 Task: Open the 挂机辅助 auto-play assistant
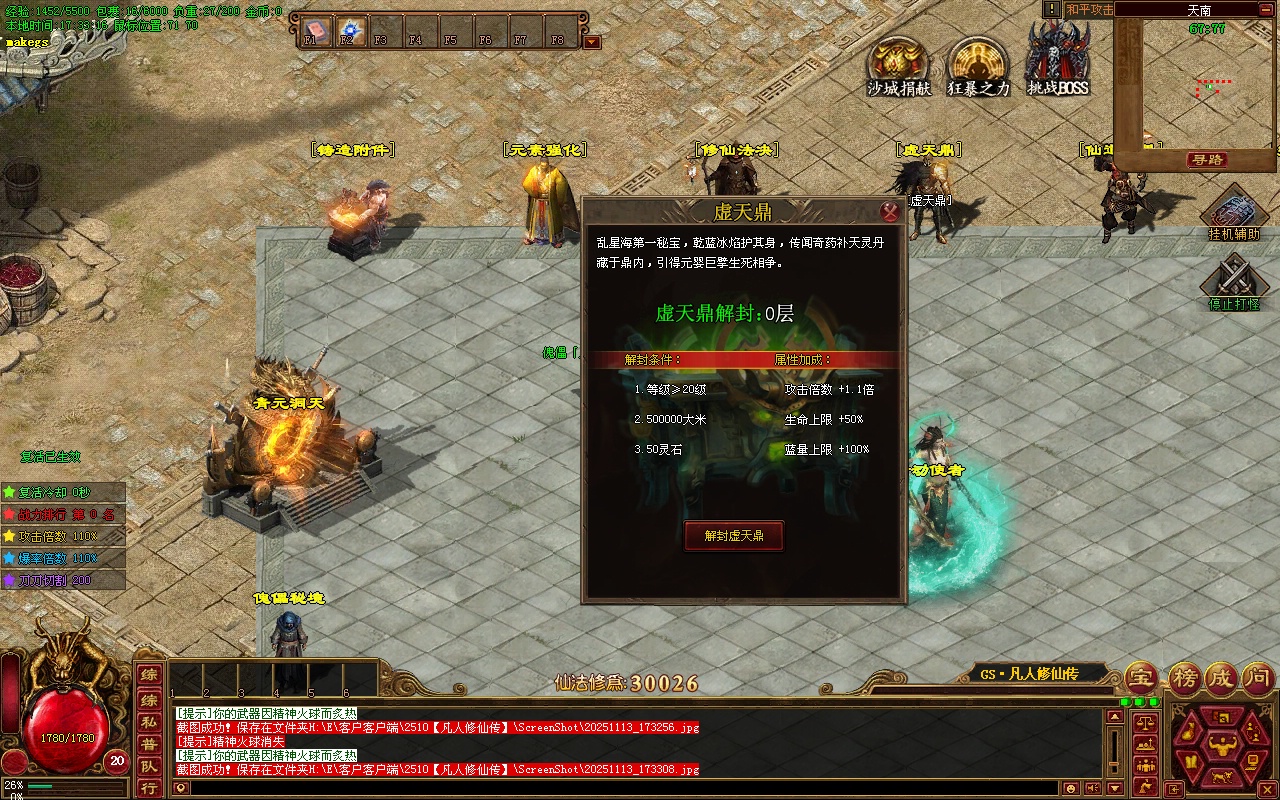click(1234, 213)
